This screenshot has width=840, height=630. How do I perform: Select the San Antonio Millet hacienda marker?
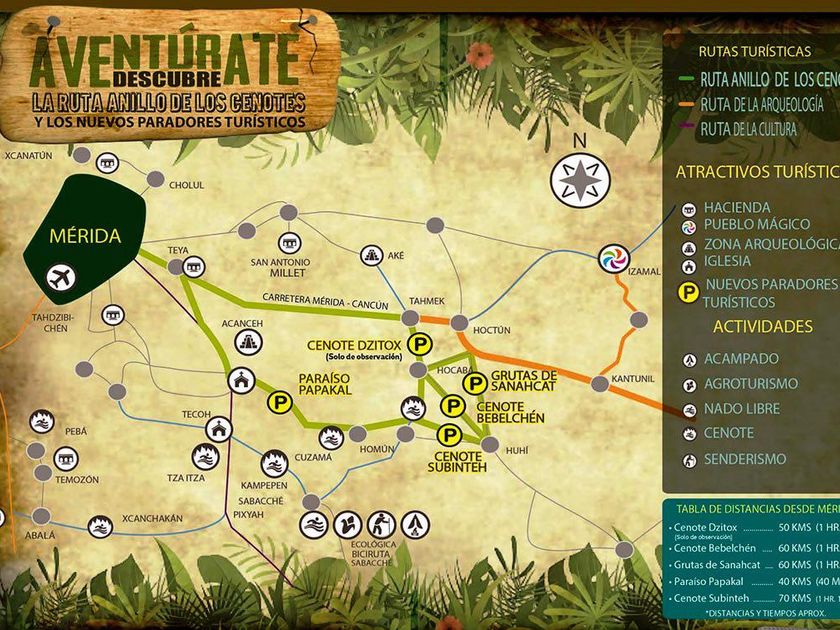tap(289, 243)
